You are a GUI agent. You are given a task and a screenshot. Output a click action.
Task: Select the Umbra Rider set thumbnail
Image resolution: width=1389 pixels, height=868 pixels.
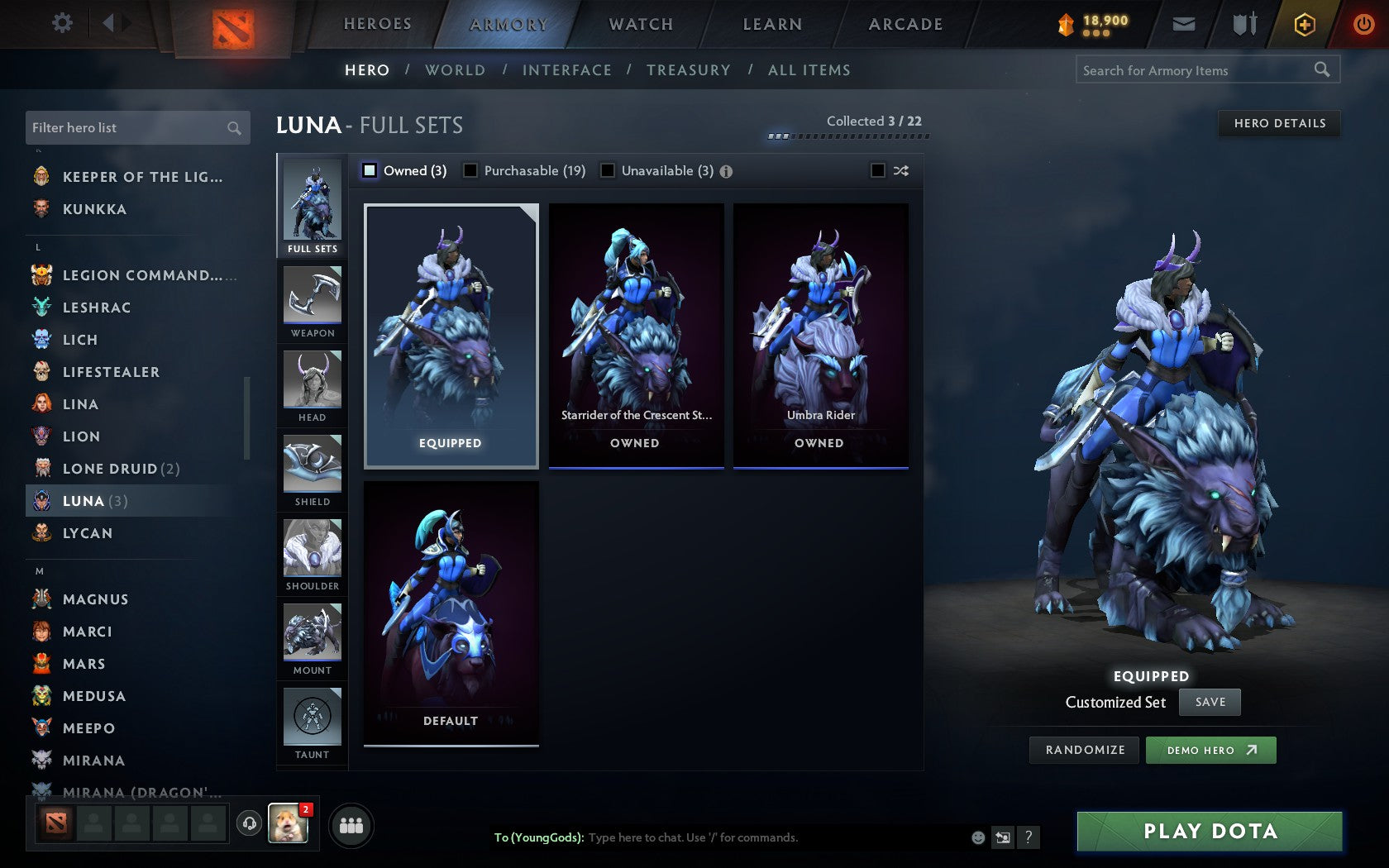(819, 331)
